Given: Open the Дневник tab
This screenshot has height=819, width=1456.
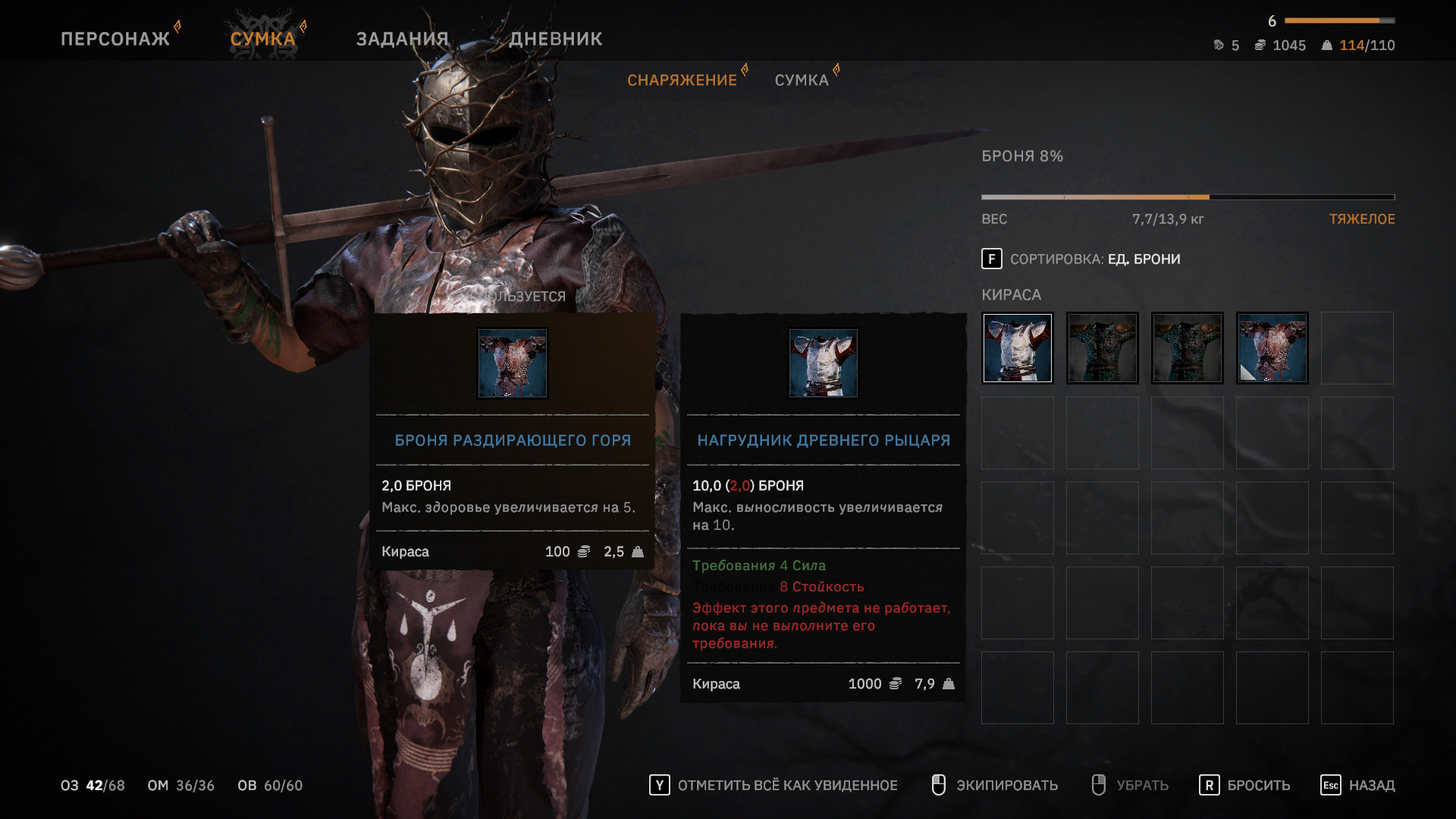Looking at the screenshot, I should 555,39.
